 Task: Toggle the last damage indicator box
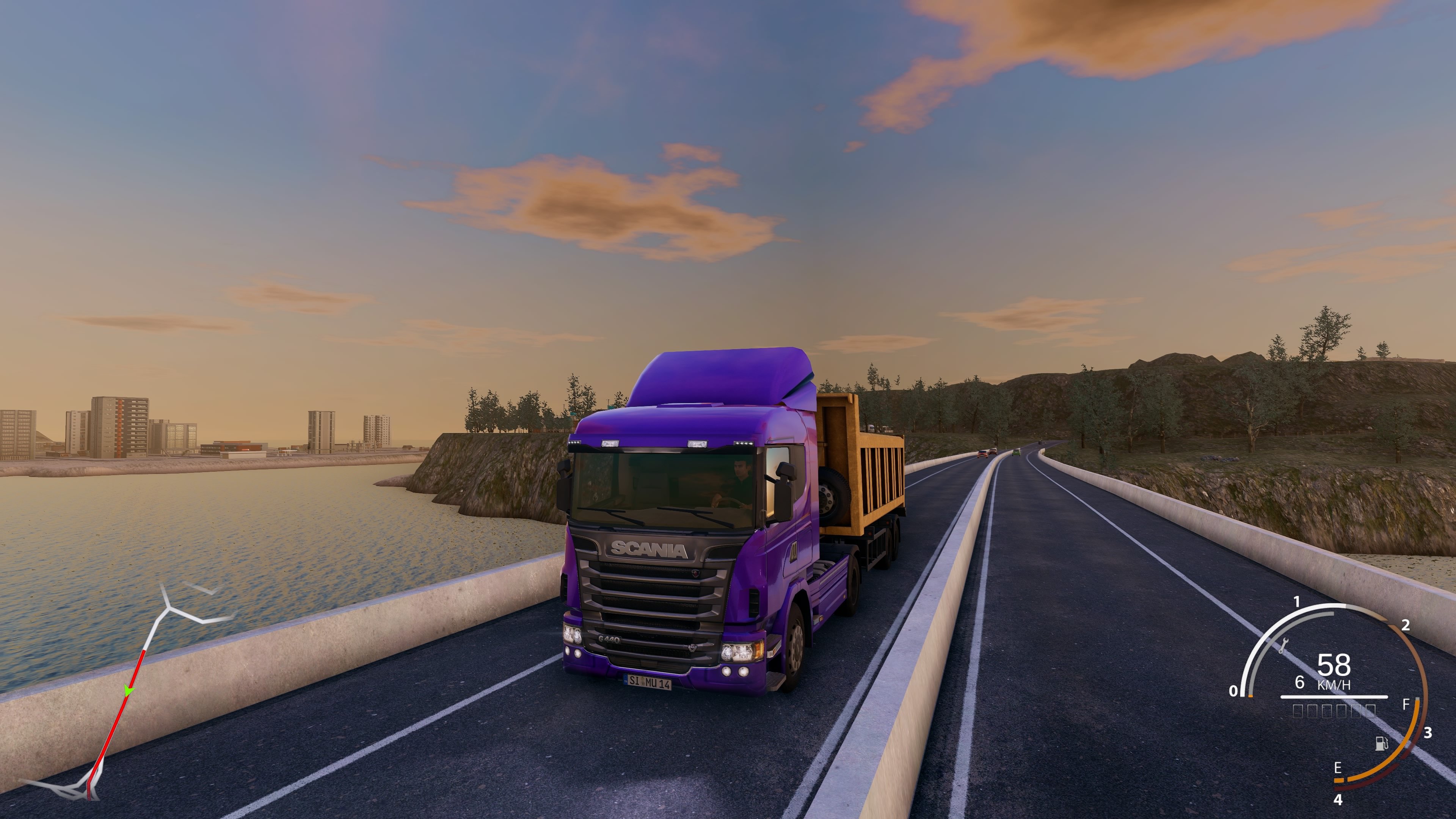[1370, 713]
